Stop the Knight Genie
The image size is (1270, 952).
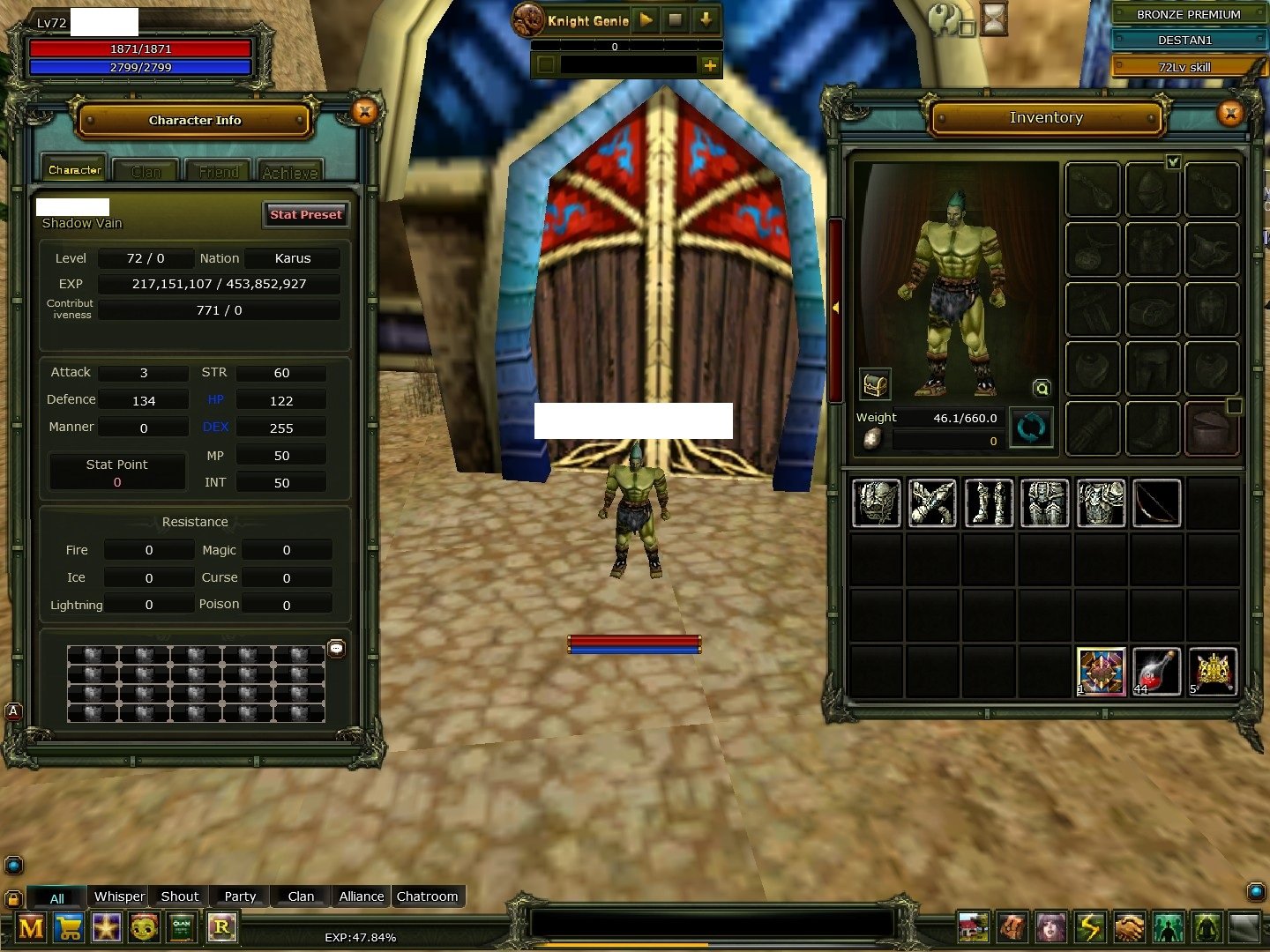pos(676,19)
